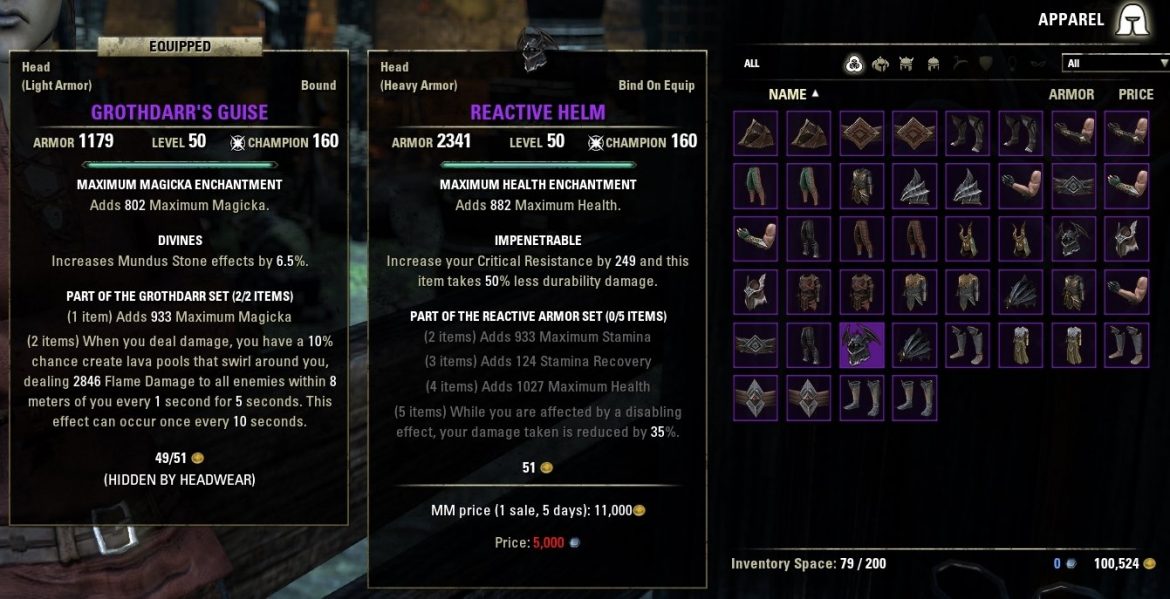This screenshot has width=1170, height=599.
Task: Sort the item list by Name
Action: pyautogui.click(x=788, y=94)
